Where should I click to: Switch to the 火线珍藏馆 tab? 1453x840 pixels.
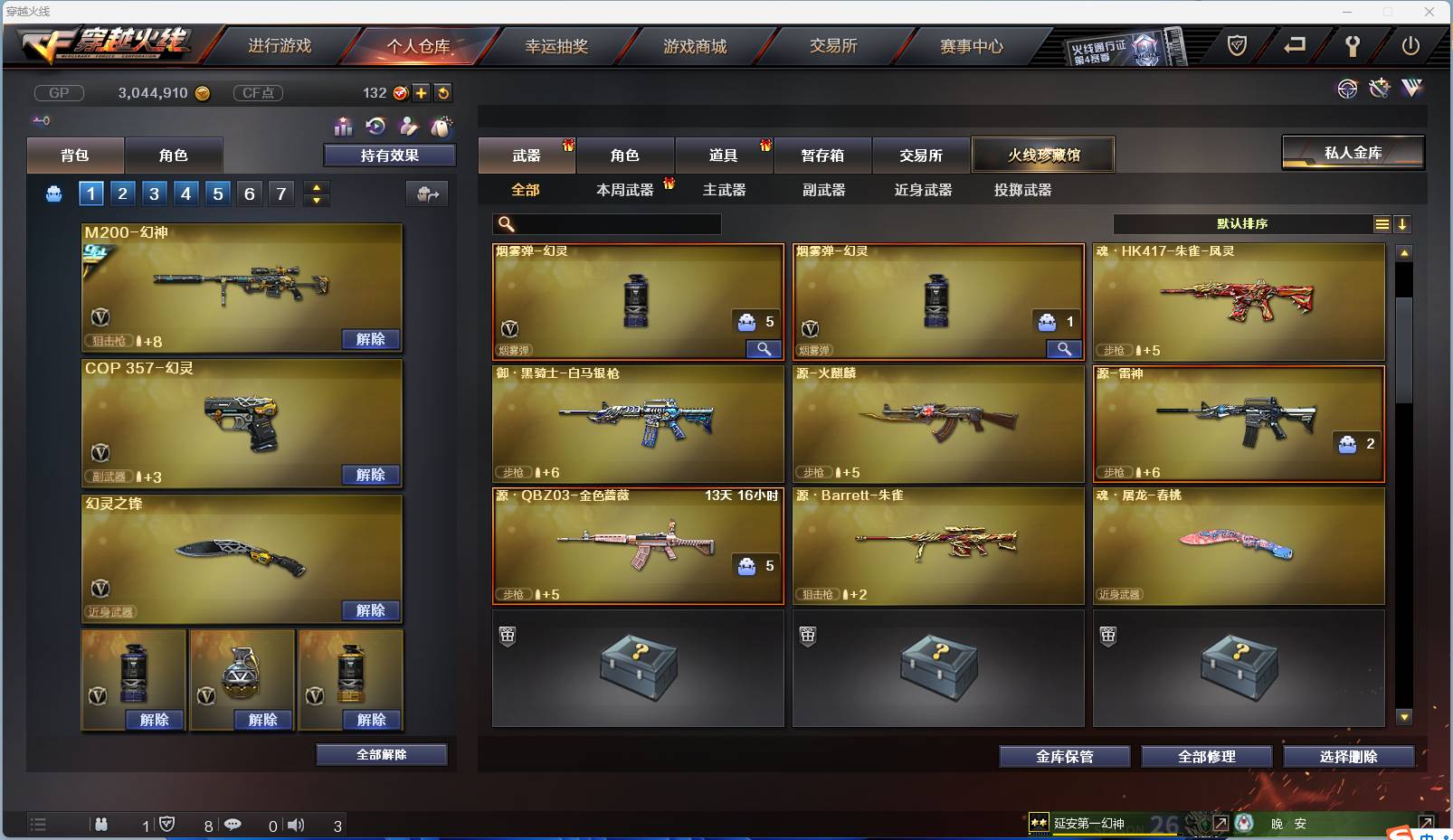1044,155
